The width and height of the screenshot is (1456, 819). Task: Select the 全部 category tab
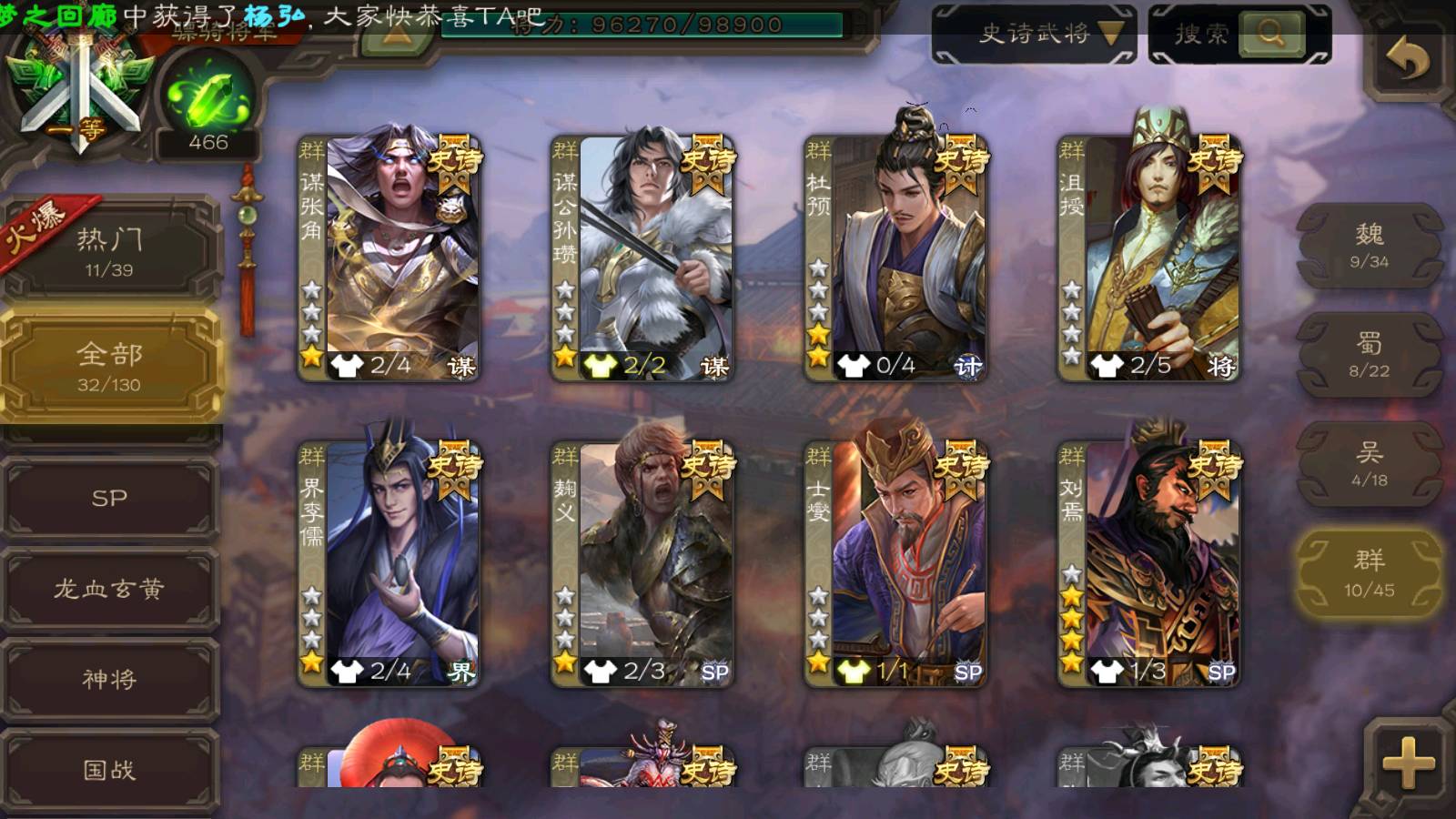click(x=109, y=366)
